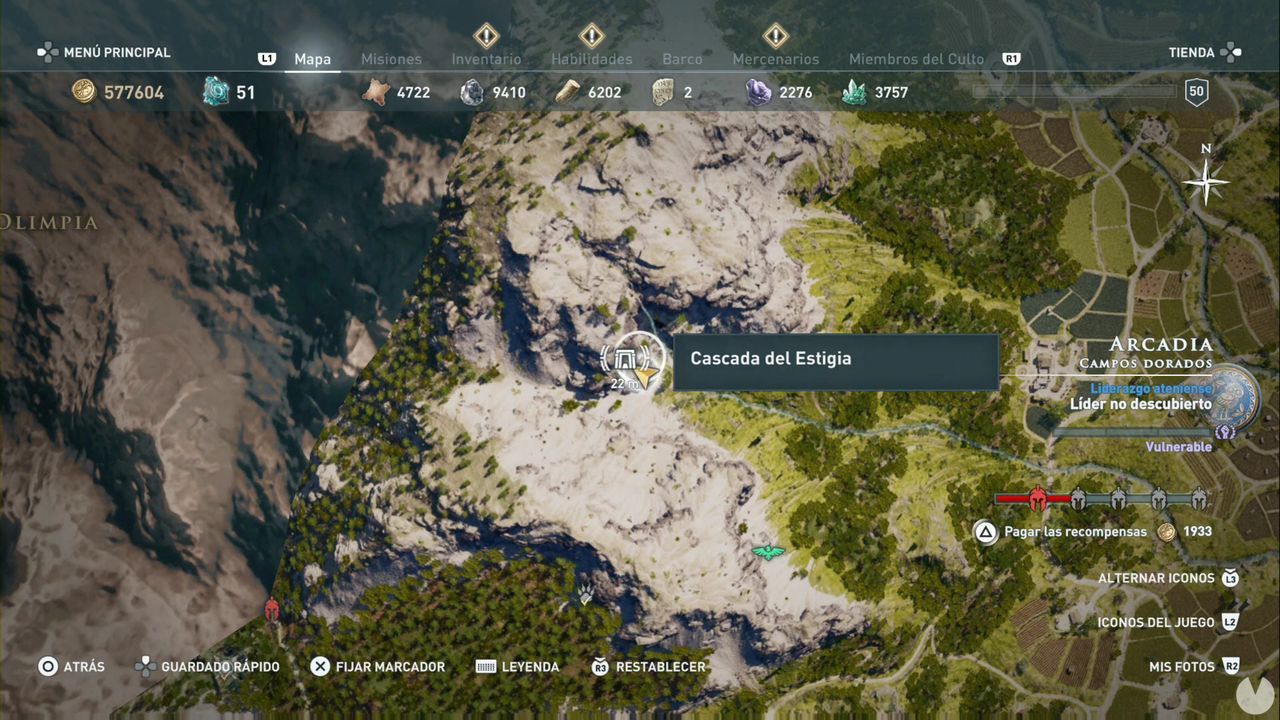Toggle the first bounty hunter helmet marker

[1037, 499]
